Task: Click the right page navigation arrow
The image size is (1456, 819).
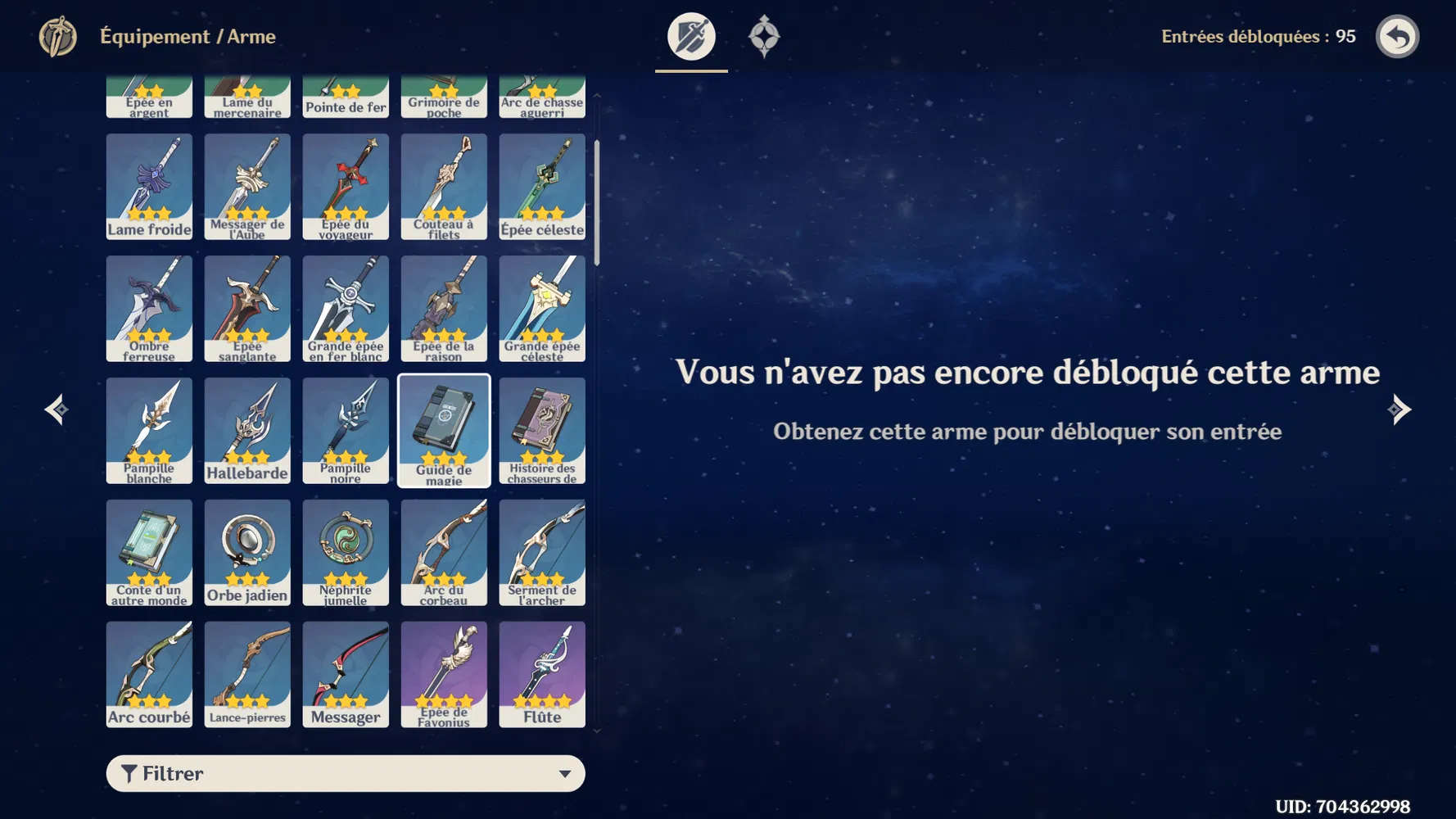Action: 1401,409
